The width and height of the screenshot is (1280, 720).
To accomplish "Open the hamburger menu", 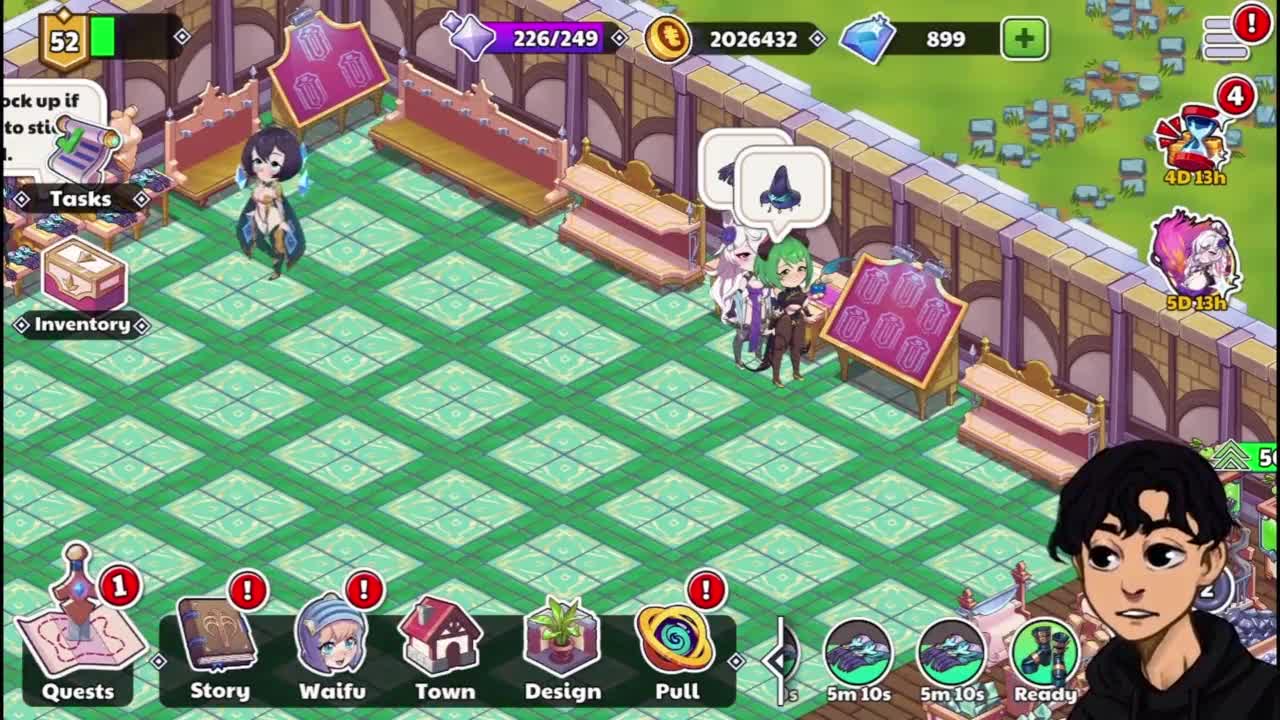I will [x=1227, y=38].
